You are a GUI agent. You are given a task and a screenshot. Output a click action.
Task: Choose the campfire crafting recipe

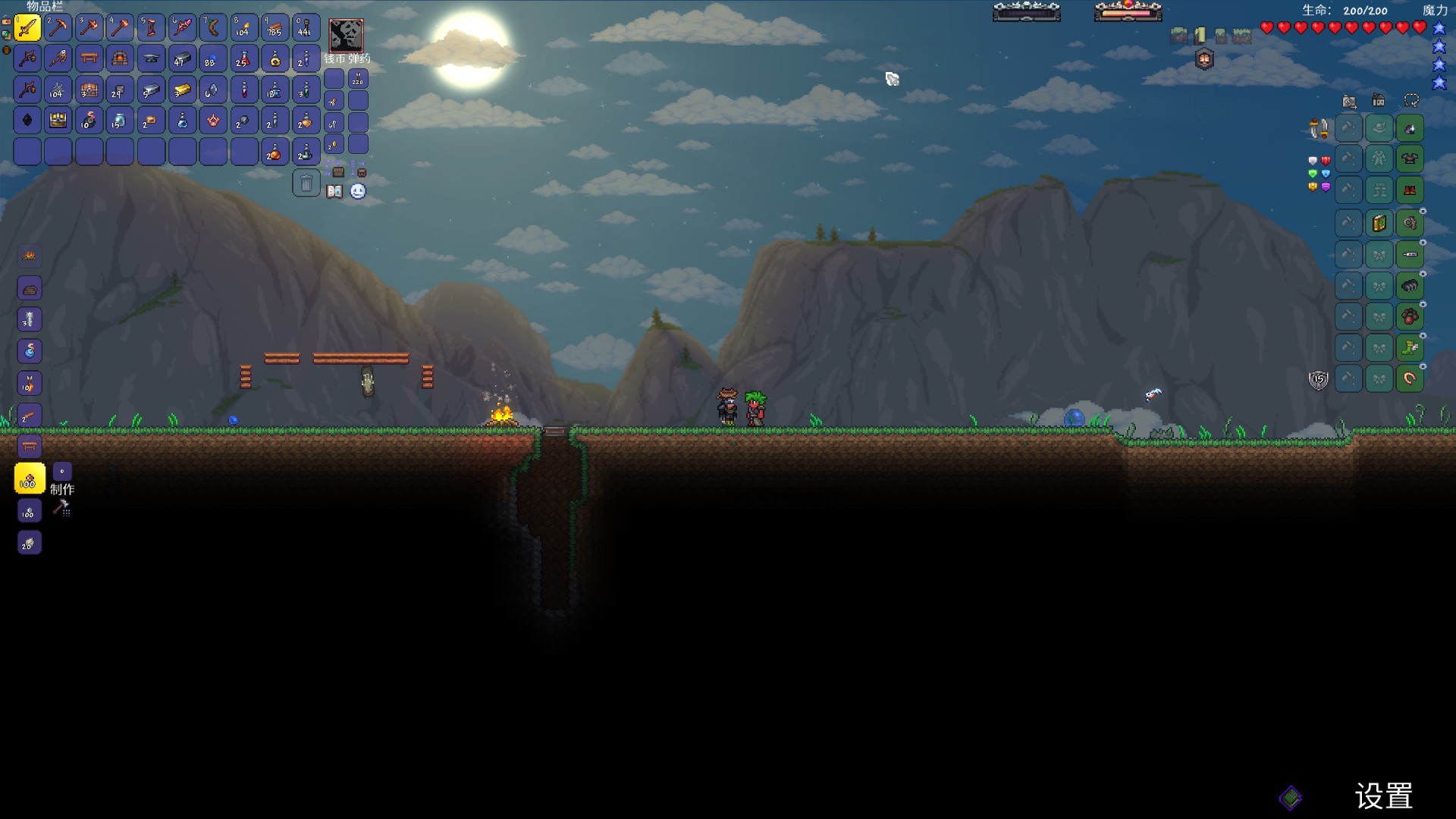tap(30, 256)
